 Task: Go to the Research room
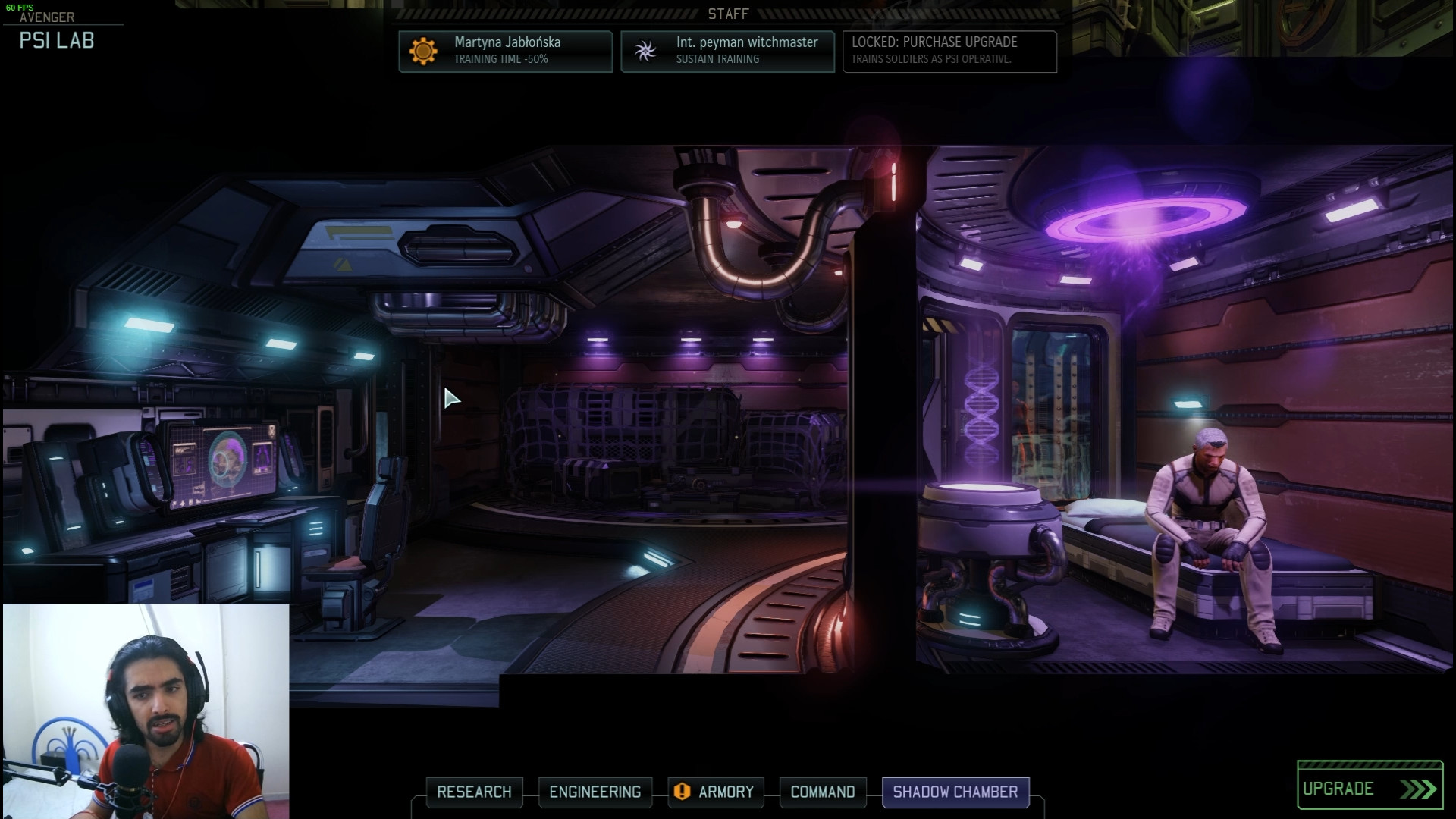point(474,792)
